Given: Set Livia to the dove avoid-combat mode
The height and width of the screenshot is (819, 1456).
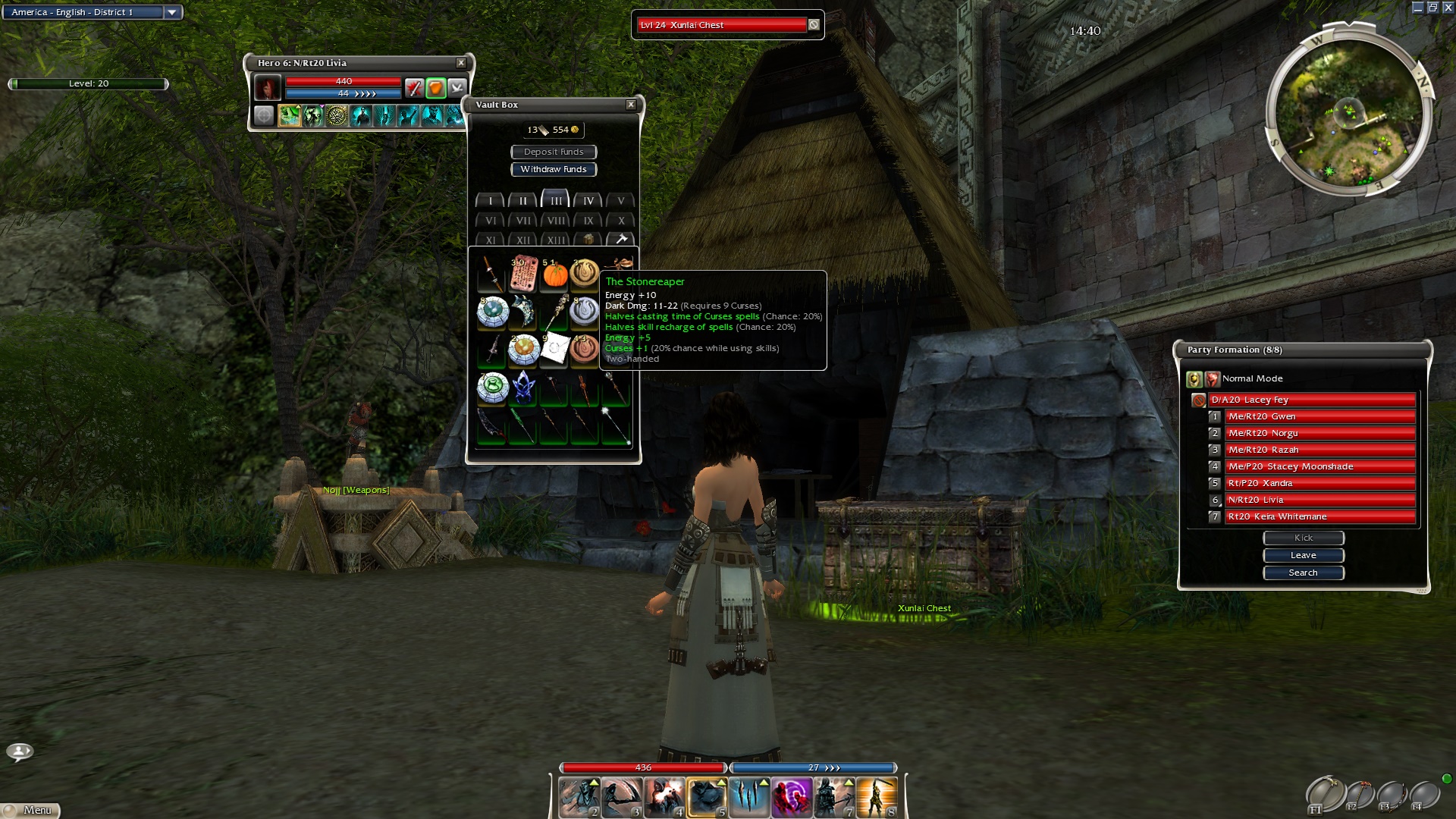Looking at the screenshot, I should tap(457, 88).
